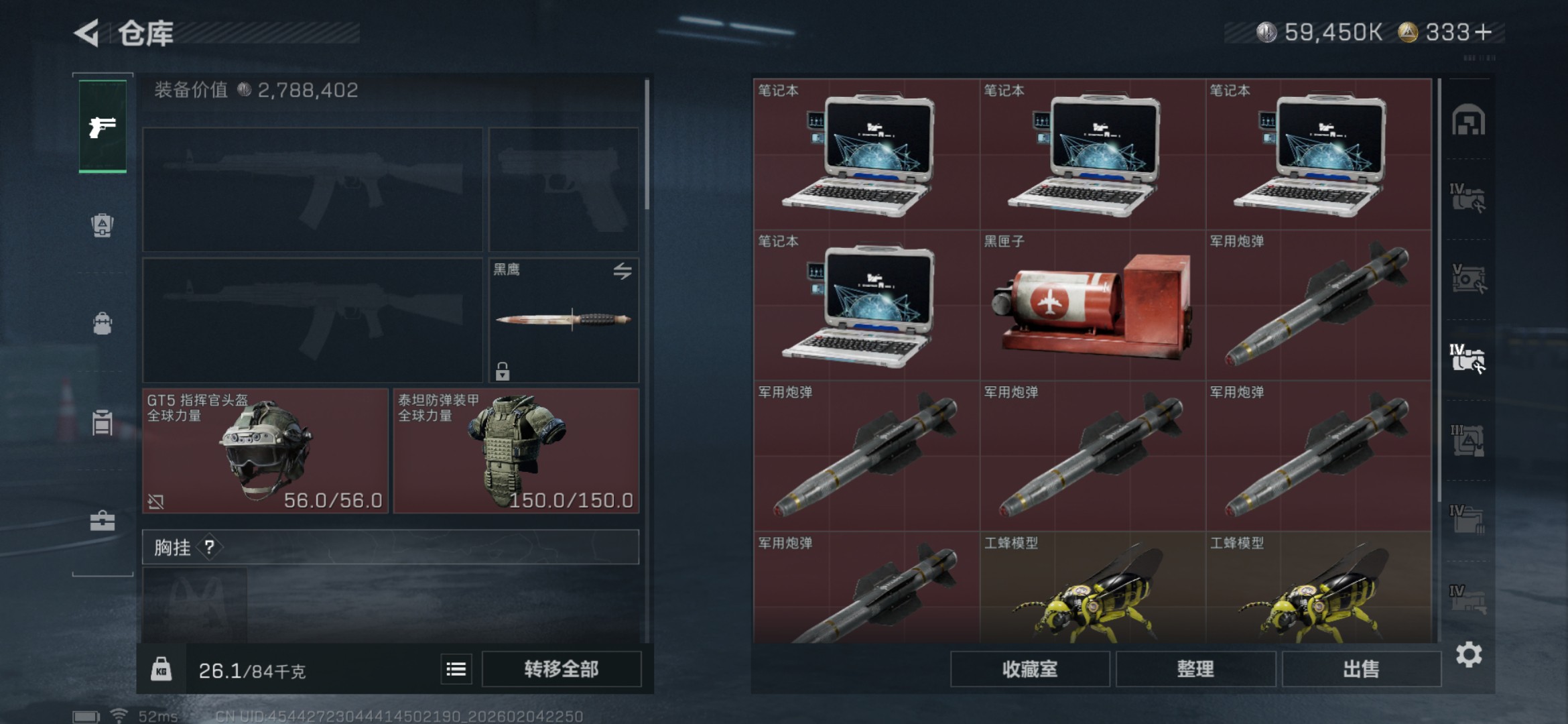
Task: Click the swap arrows icon on the 黑鹰 knife
Action: (623, 272)
